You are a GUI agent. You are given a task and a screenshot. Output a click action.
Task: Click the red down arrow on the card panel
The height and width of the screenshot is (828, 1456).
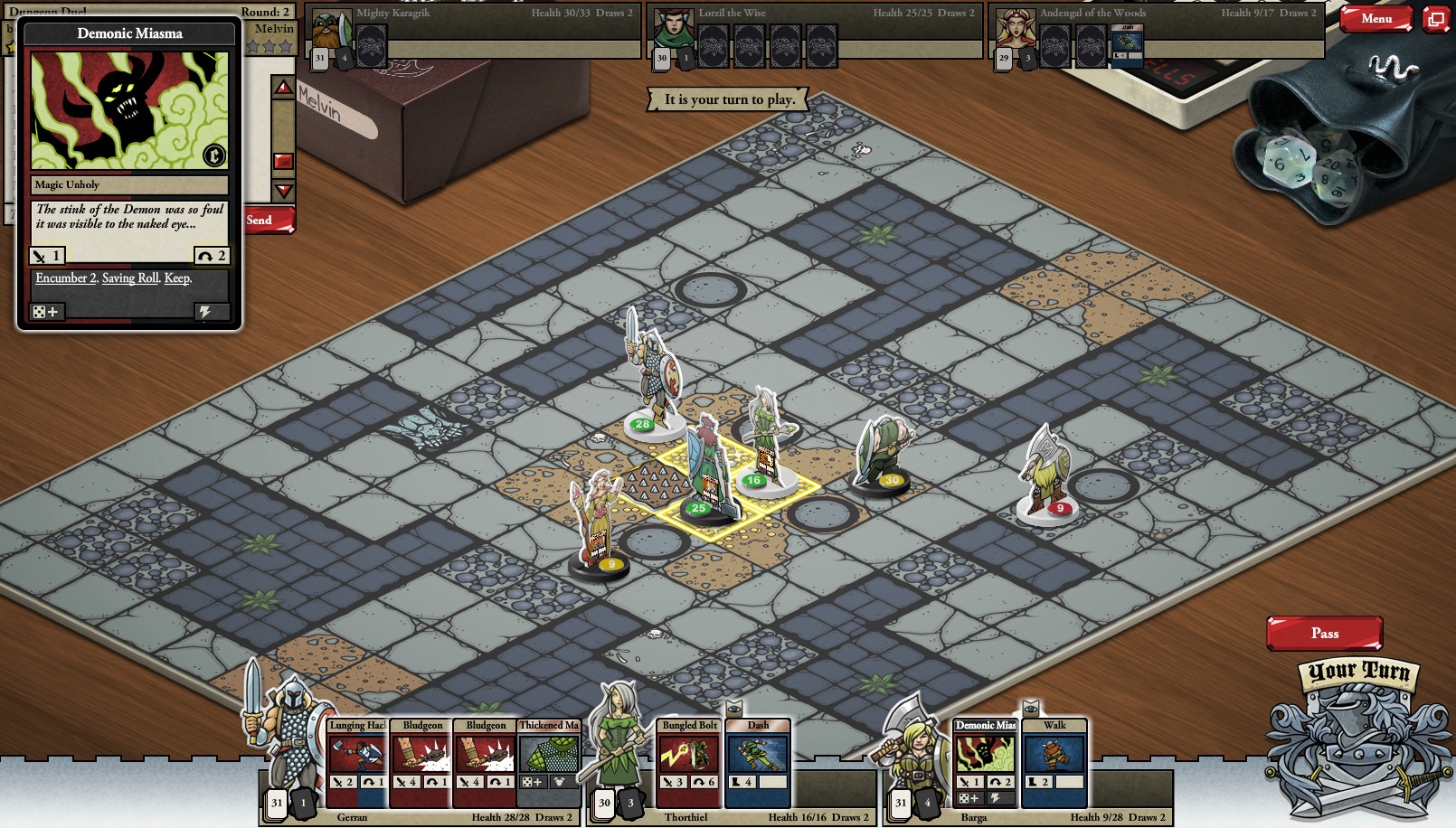(283, 191)
